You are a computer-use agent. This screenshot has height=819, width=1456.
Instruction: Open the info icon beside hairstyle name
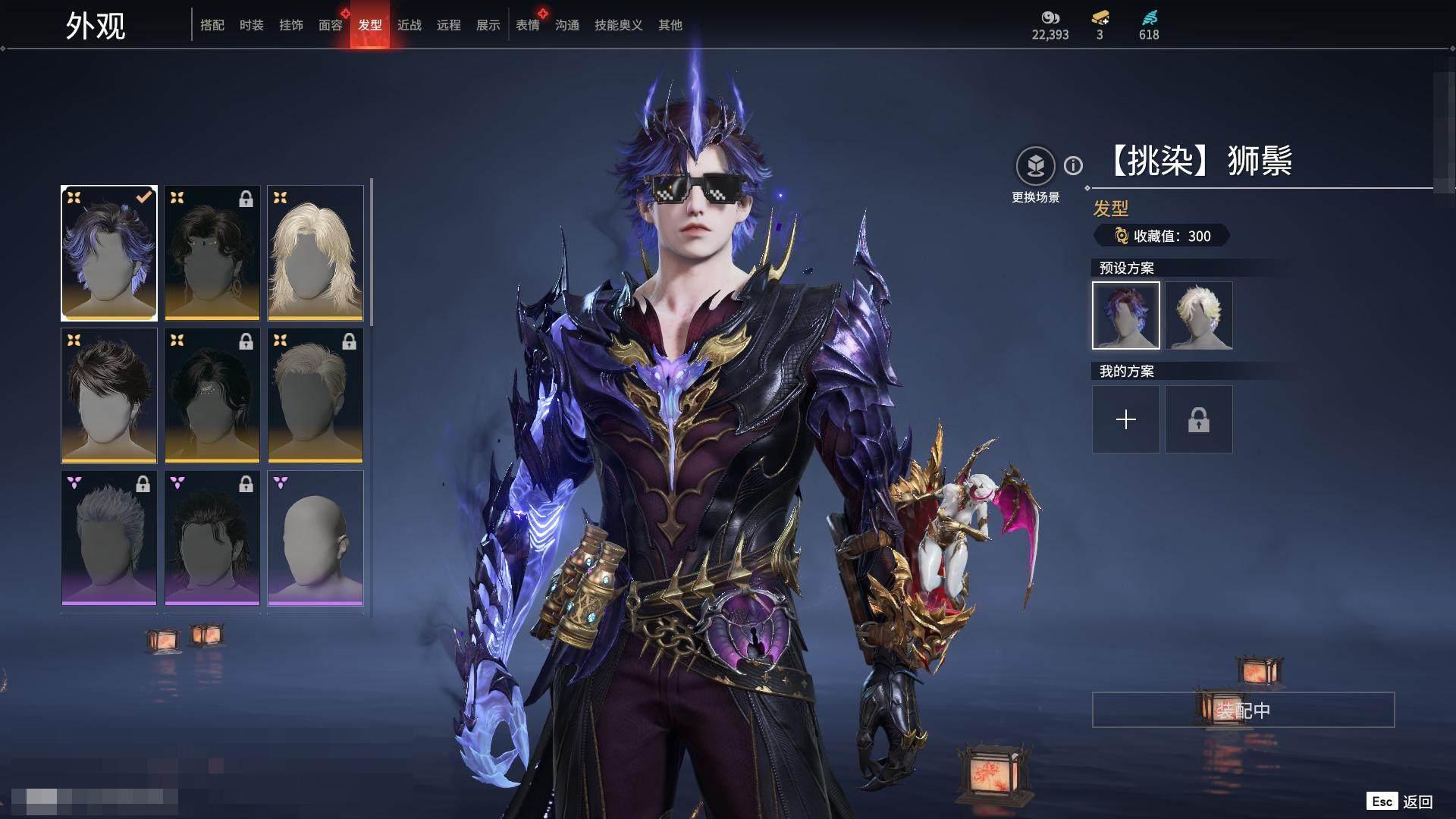(x=1073, y=165)
